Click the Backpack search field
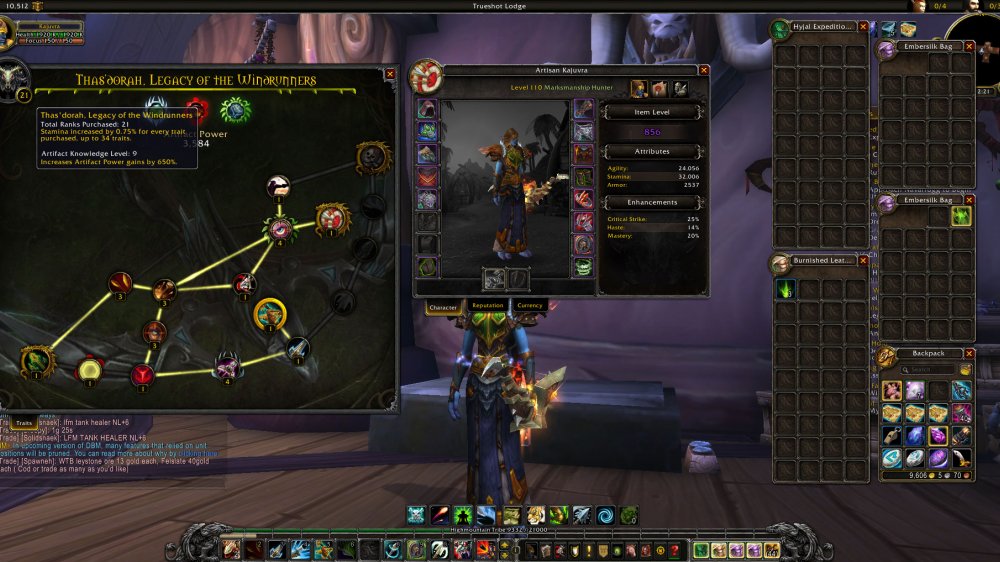The height and width of the screenshot is (562, 1000). click(926, 369)
